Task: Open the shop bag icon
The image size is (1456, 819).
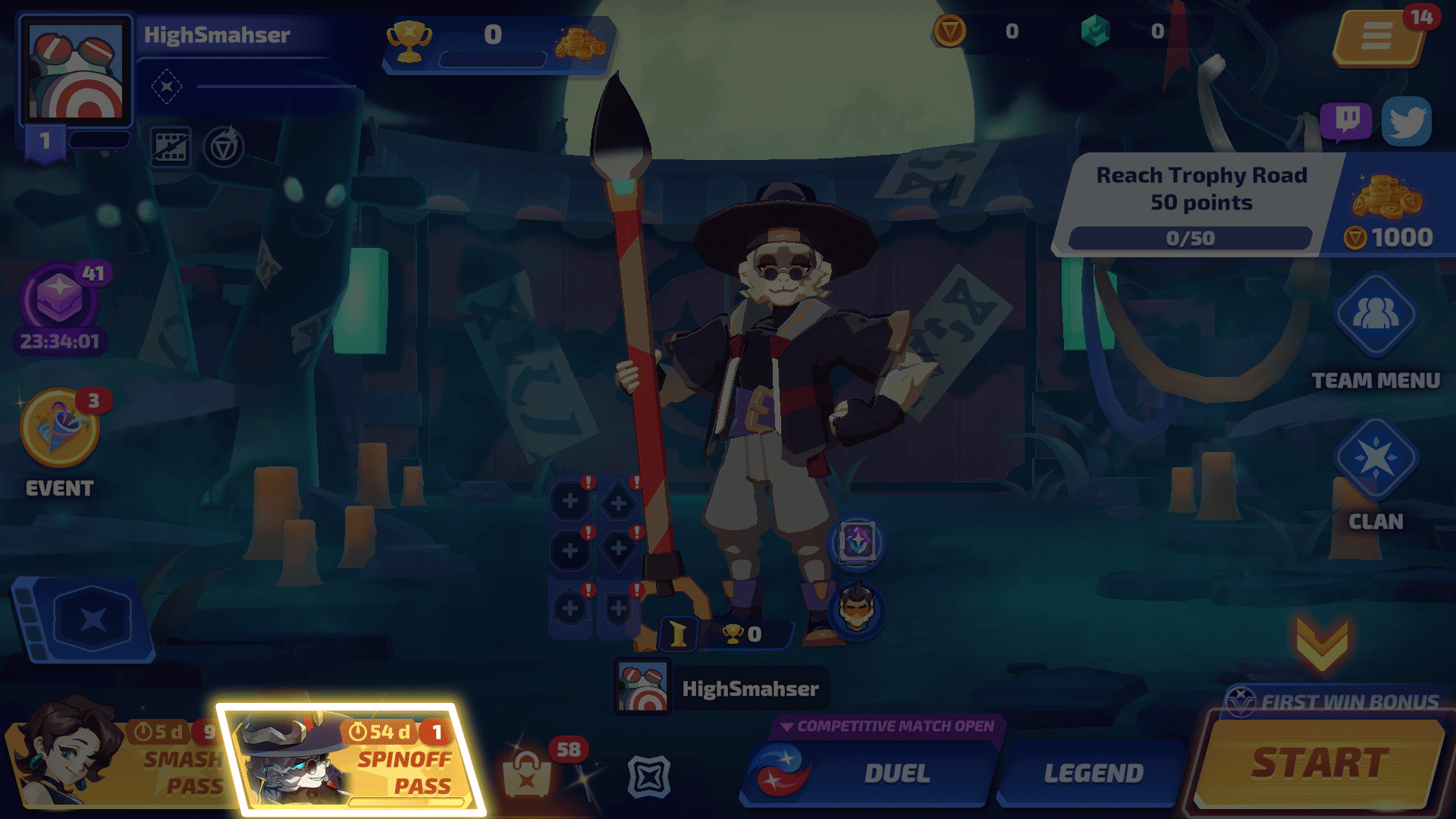Action: click(x=527, y=773)
